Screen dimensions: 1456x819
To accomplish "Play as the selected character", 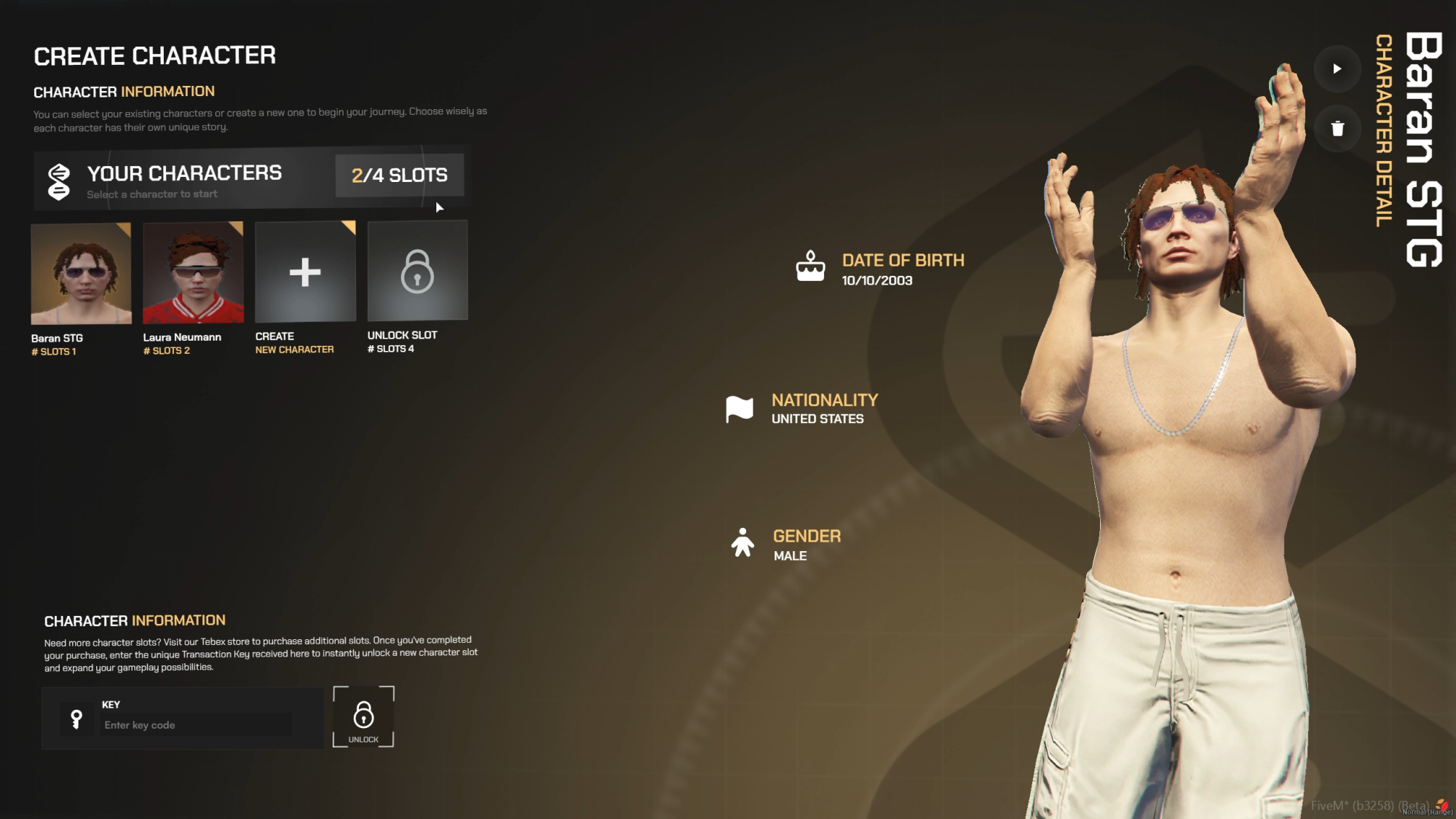I will tap(1337, 69).
